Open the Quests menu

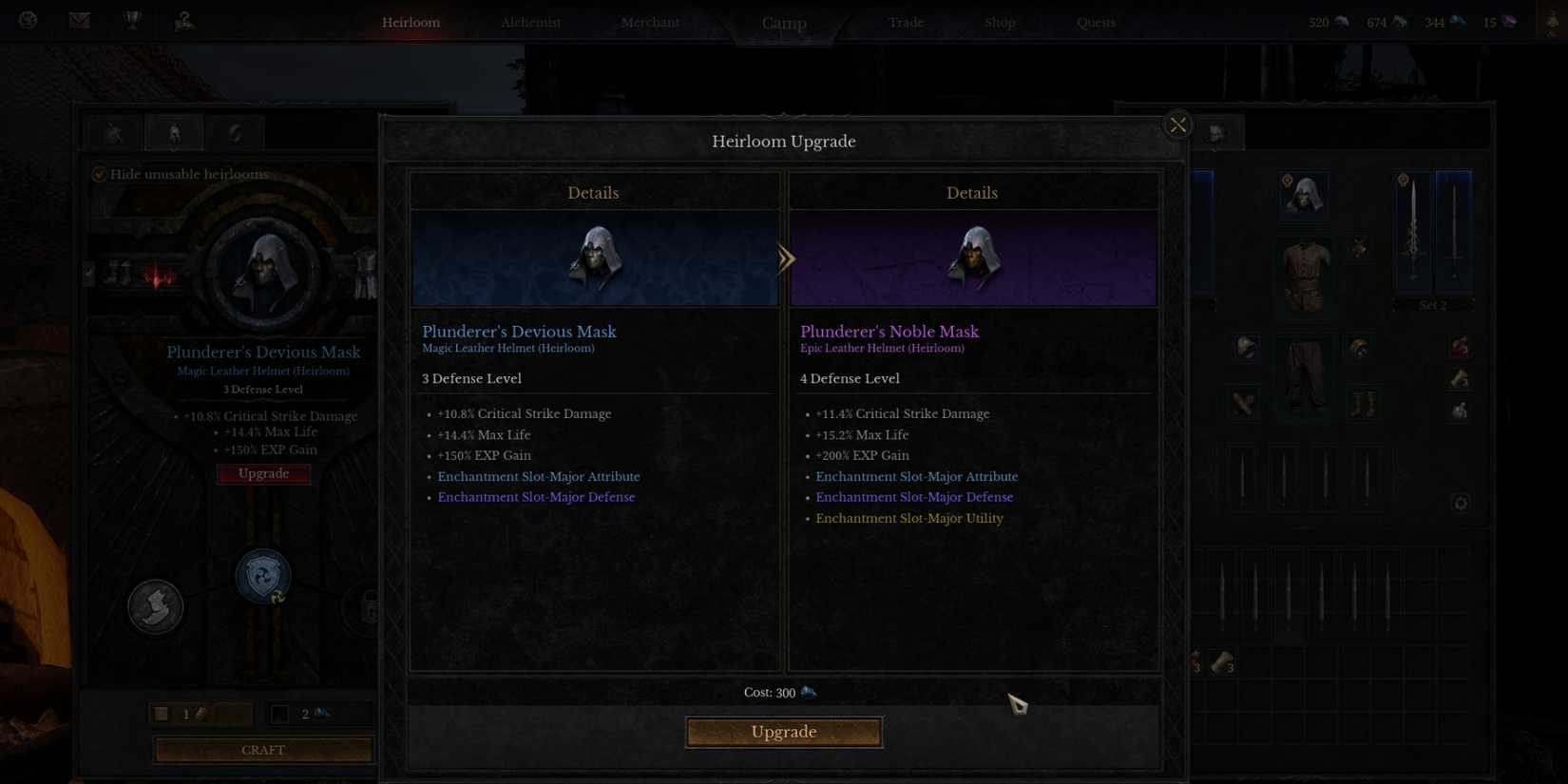tap(1095, 22)
